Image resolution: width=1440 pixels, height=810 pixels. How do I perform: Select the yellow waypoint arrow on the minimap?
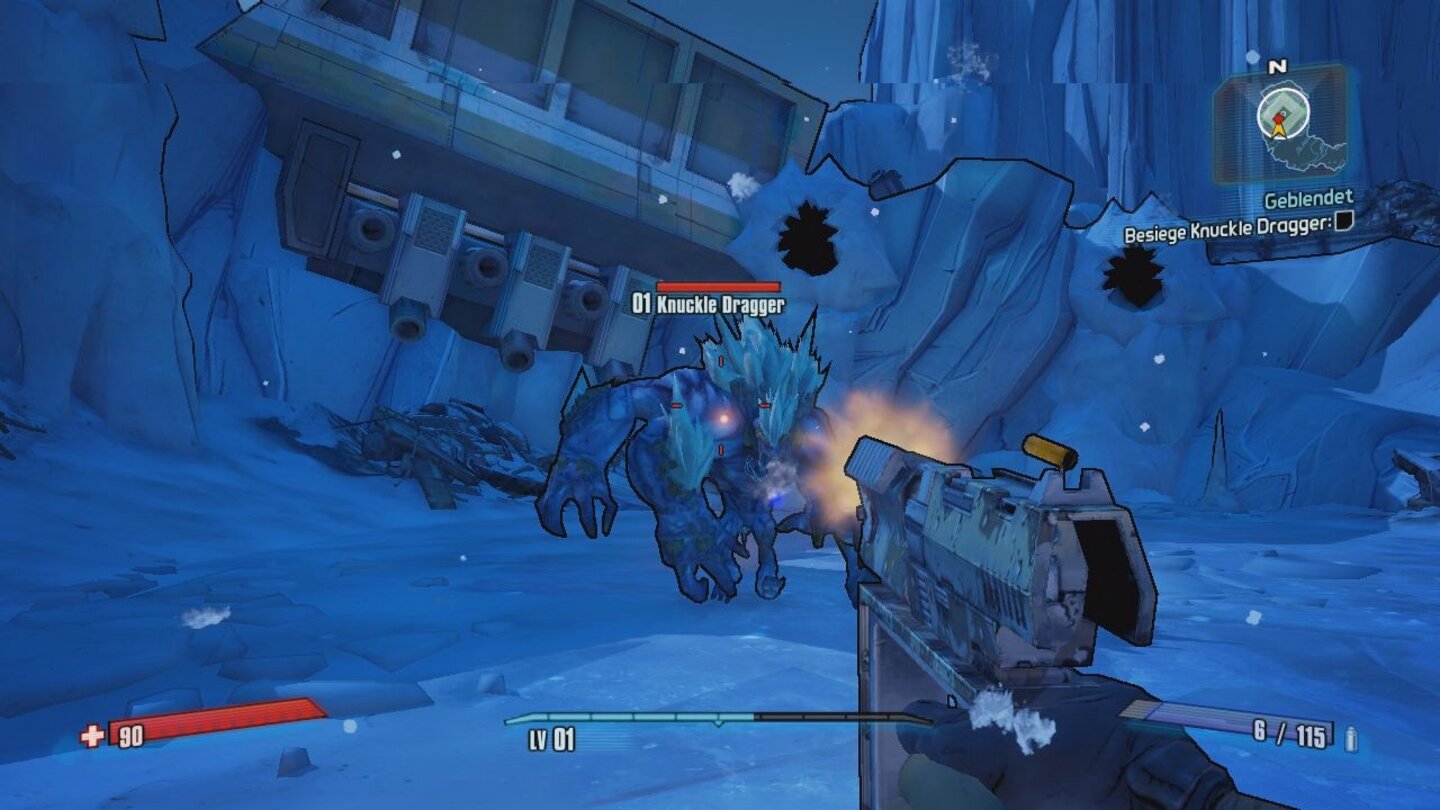click(x=1278, y=129)
